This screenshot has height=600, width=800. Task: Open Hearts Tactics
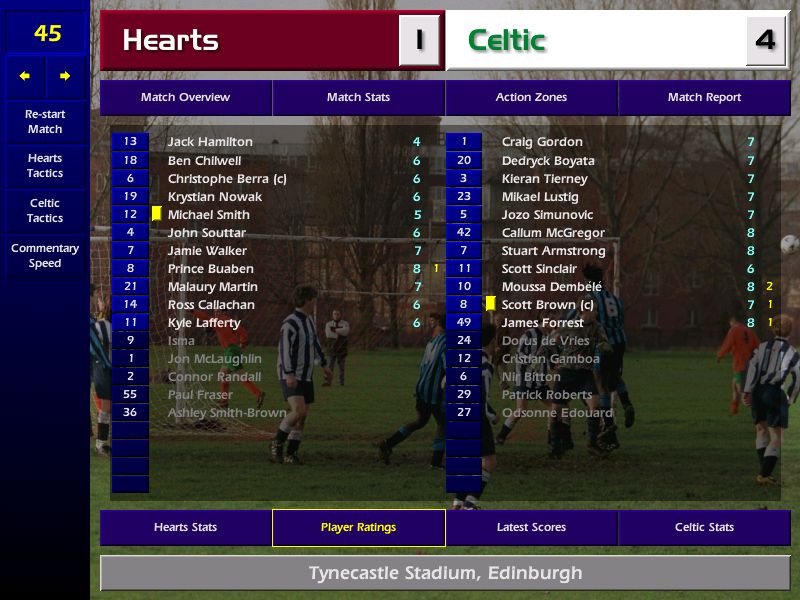click(x=45, y=165)
